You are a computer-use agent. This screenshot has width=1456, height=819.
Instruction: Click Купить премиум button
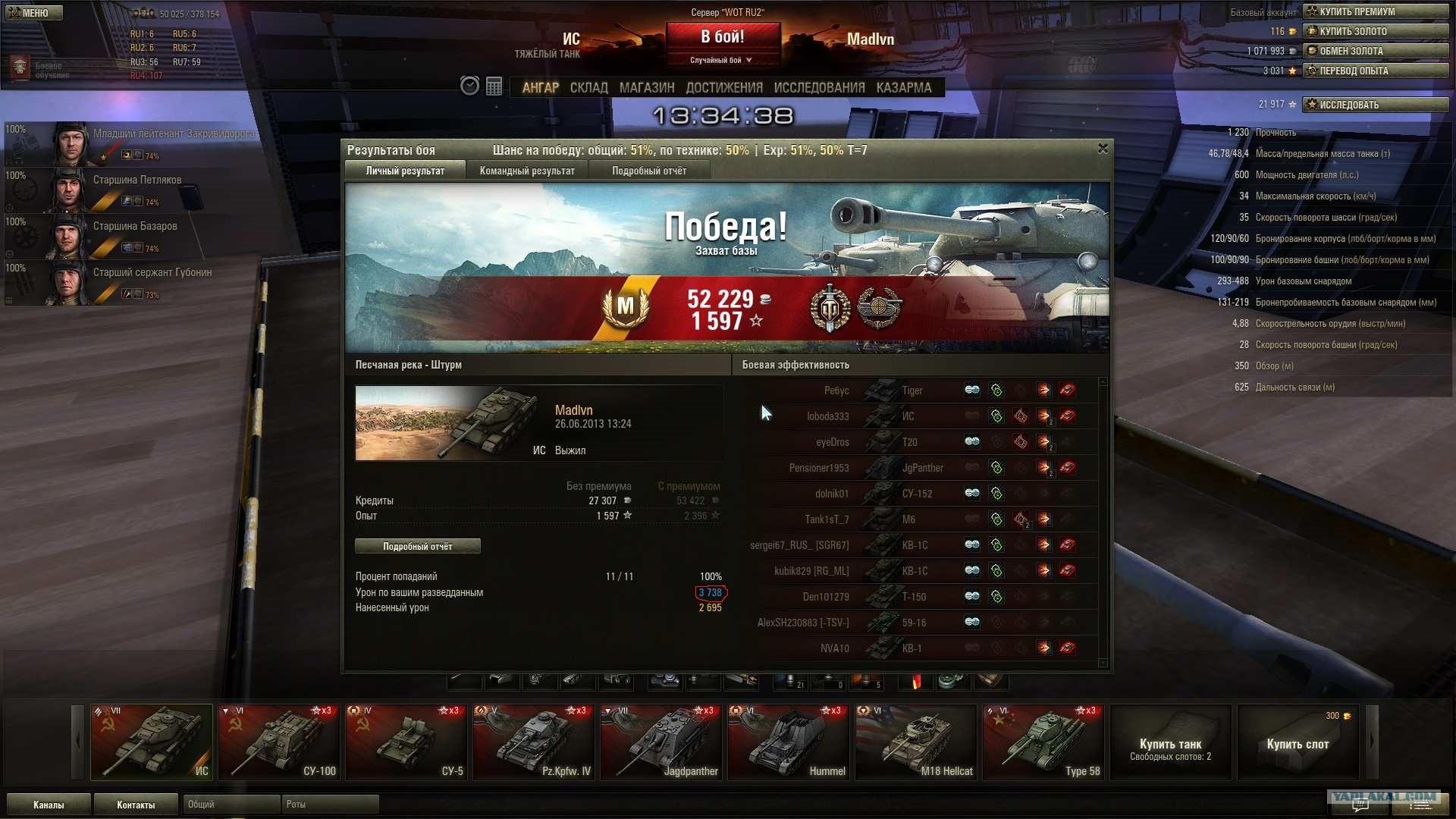point(1375,11)
